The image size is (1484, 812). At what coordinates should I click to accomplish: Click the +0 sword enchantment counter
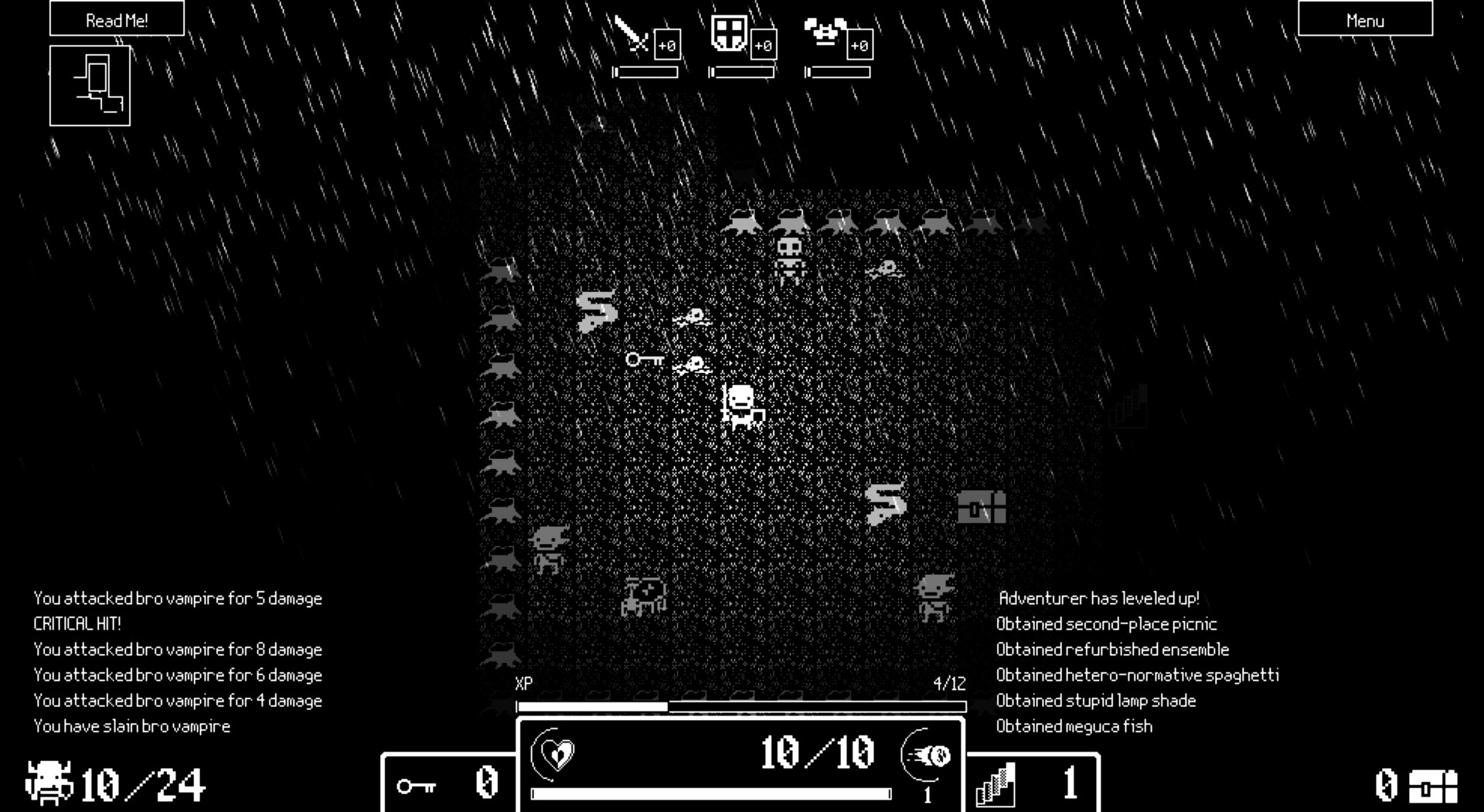(665, 46)
